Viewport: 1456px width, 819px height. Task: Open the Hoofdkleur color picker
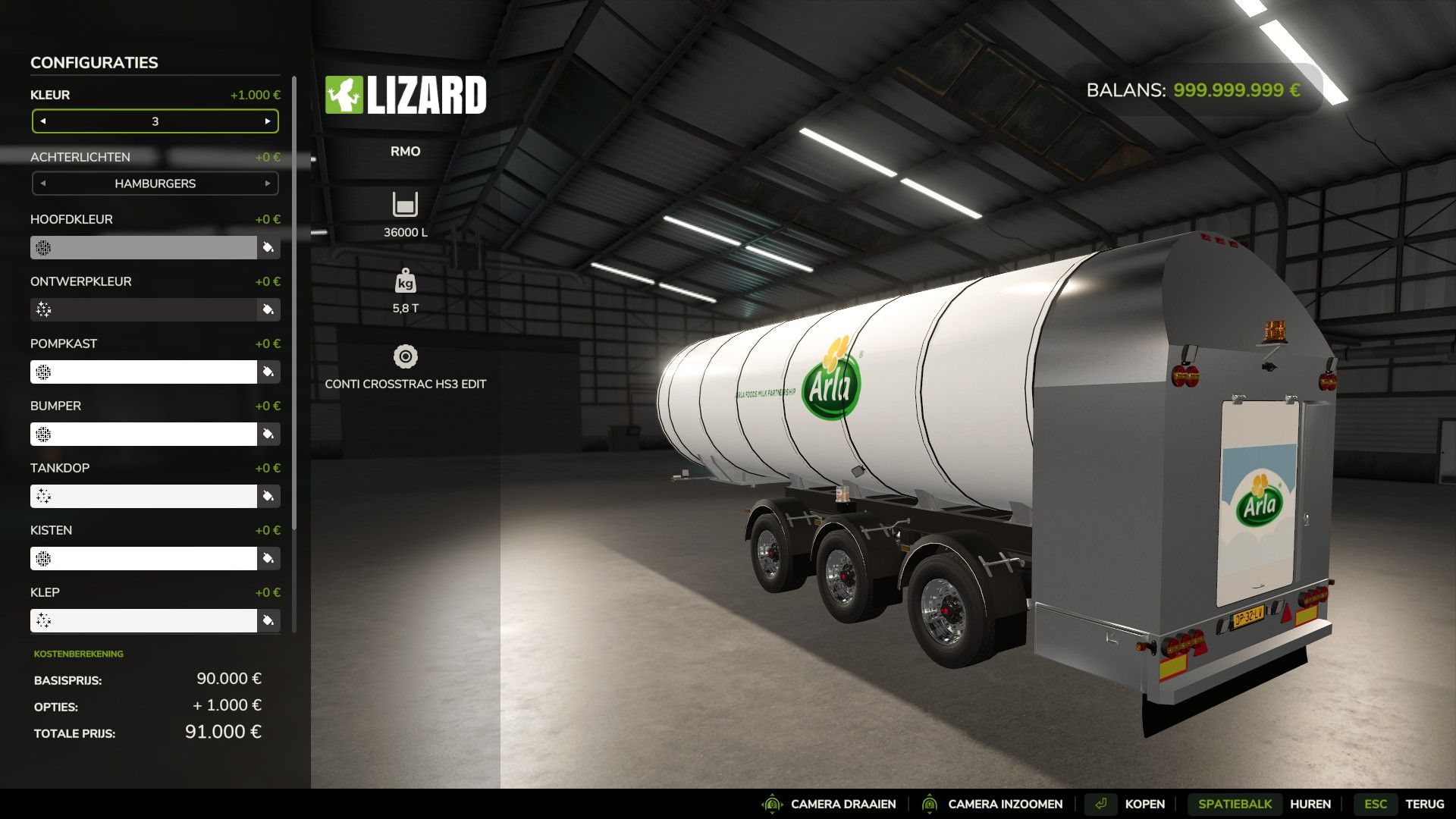[268, 247]
